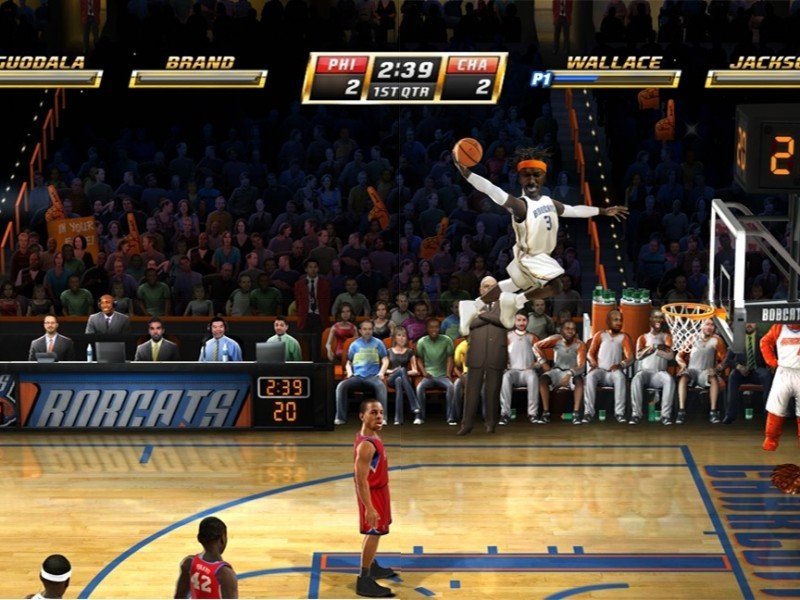This screenshot has height=600, width=800.
Task: Click the Jackson player nameplate
Action: pos(755,70)
